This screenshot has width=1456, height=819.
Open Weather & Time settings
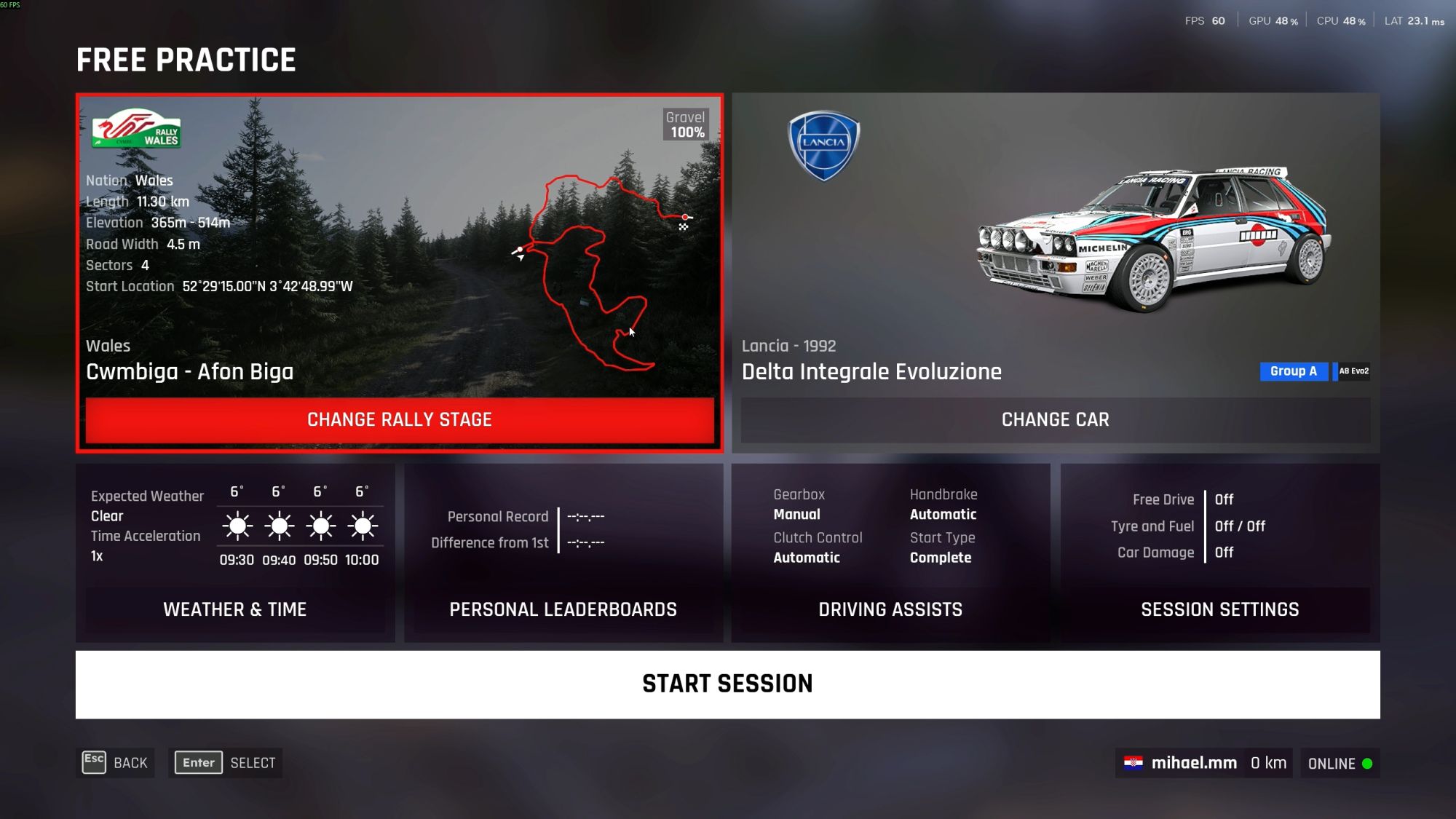coord(234,609)
